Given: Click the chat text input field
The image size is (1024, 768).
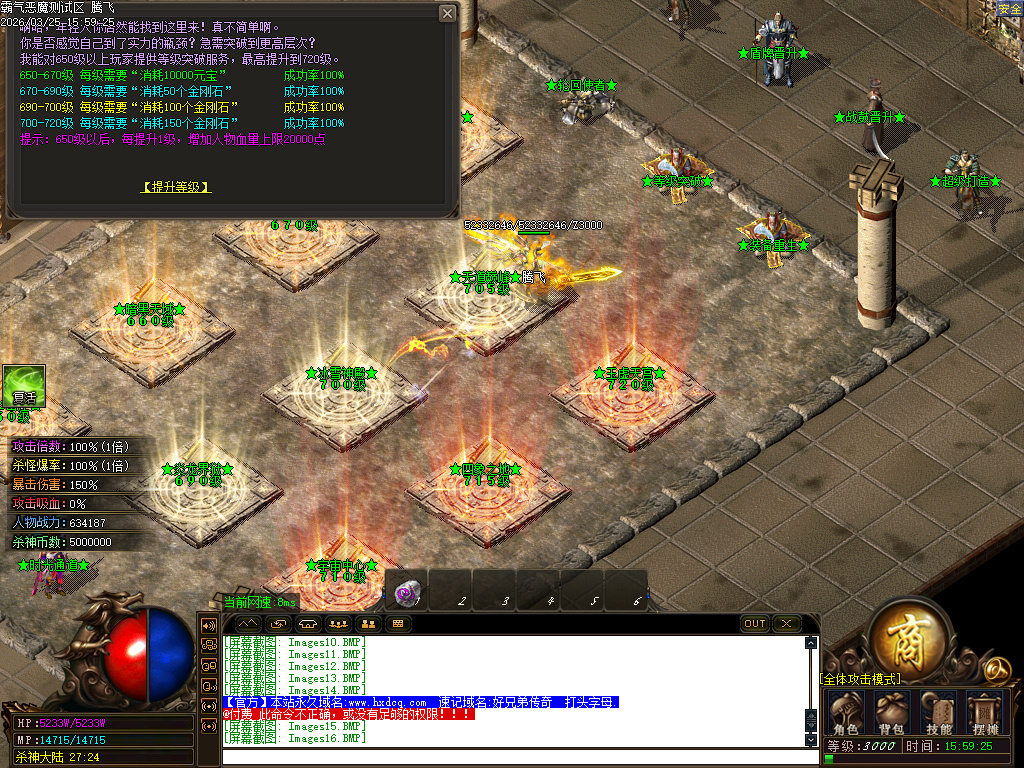Looking at the screenshot, I should [x=515, y=755].
